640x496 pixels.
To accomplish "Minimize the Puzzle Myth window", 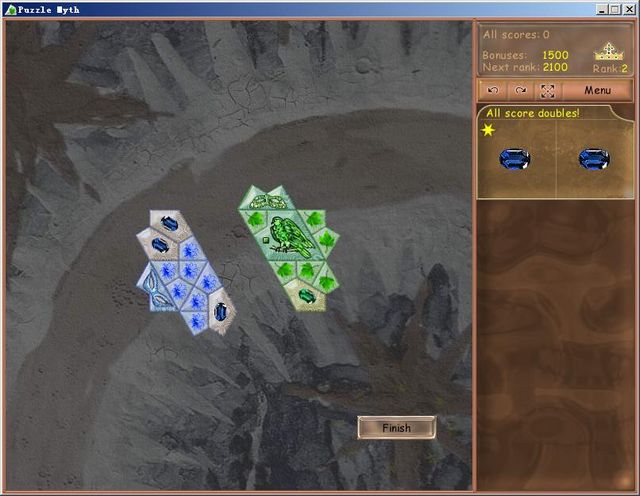I will pyautogui.click(x=603, y=9).
